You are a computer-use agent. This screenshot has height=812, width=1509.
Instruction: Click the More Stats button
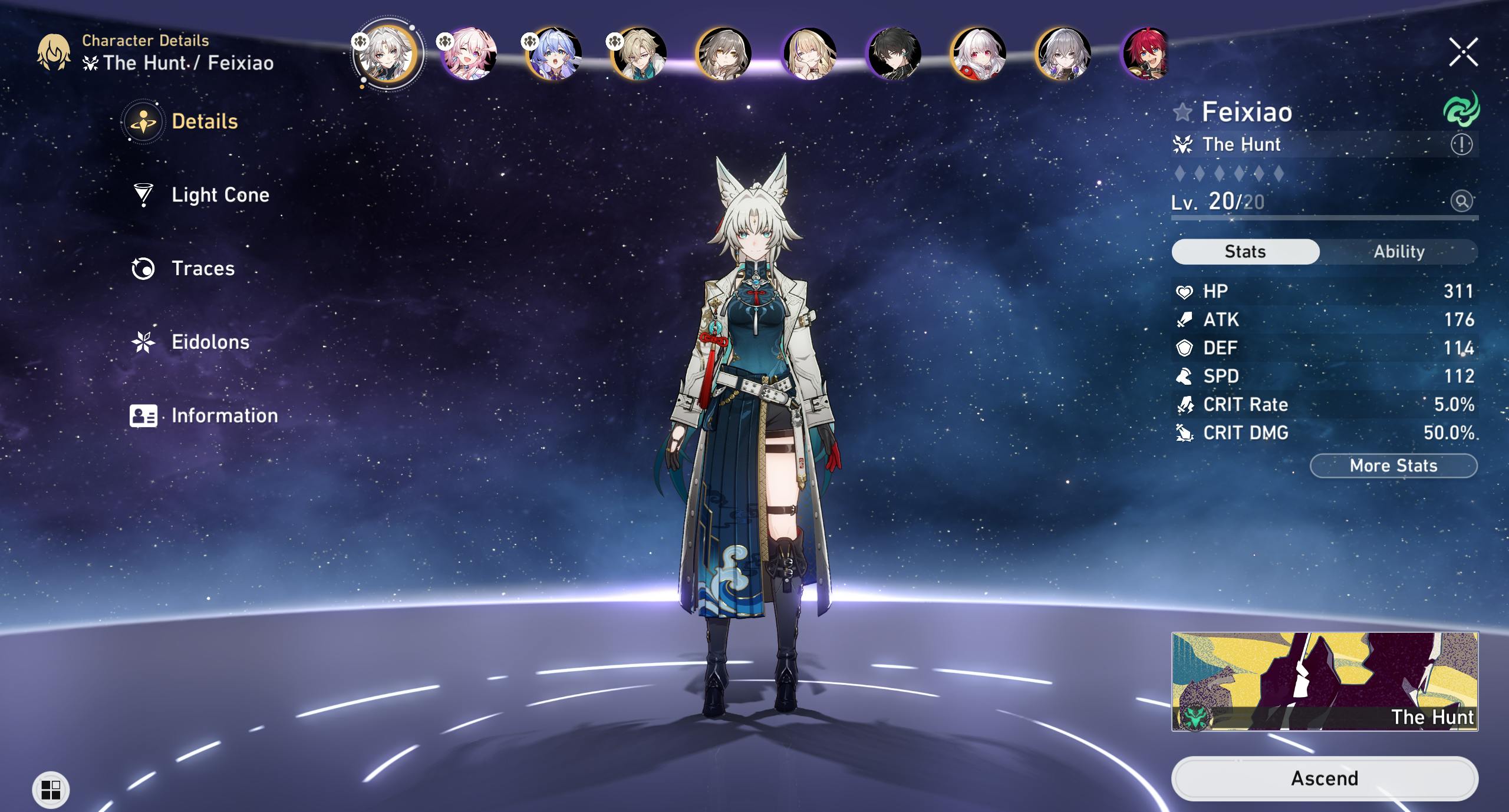pos(1393,466)
